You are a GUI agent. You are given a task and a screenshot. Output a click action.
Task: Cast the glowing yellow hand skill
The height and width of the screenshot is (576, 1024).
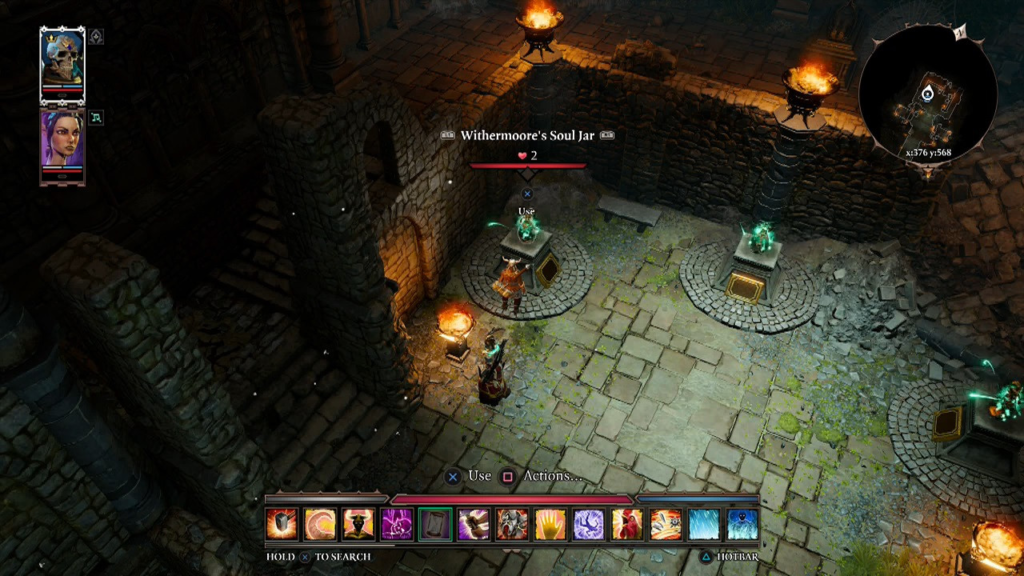click(x=550, y=524)
